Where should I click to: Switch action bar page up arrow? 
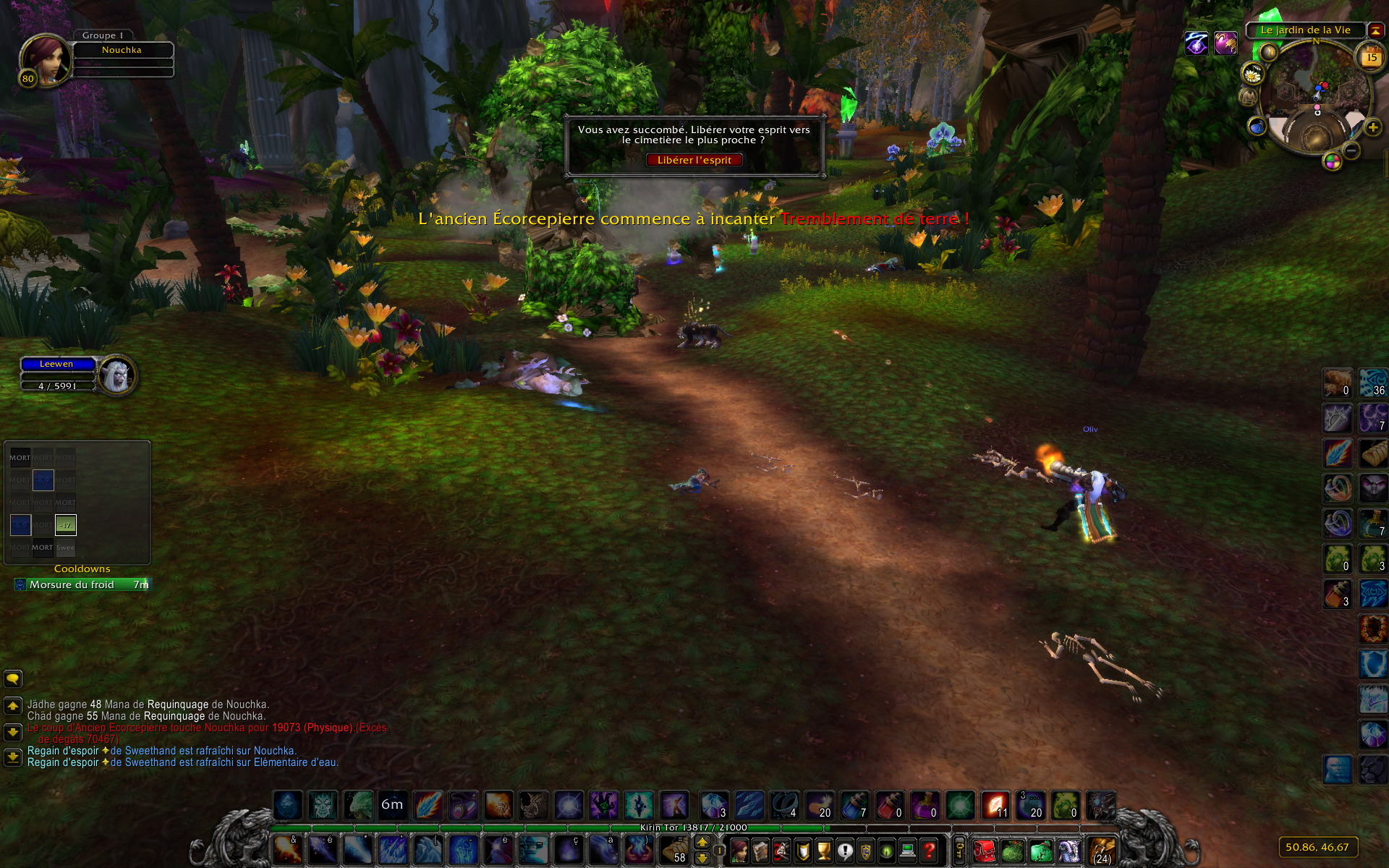(x=702, y=843)
